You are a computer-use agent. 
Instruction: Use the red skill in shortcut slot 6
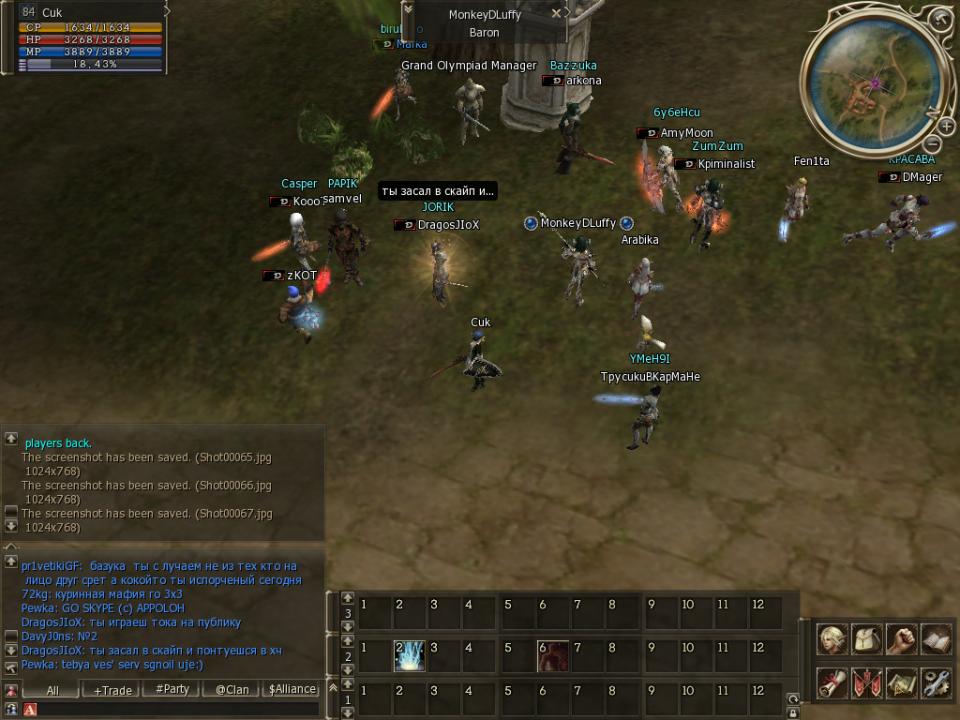coord(553,656)
